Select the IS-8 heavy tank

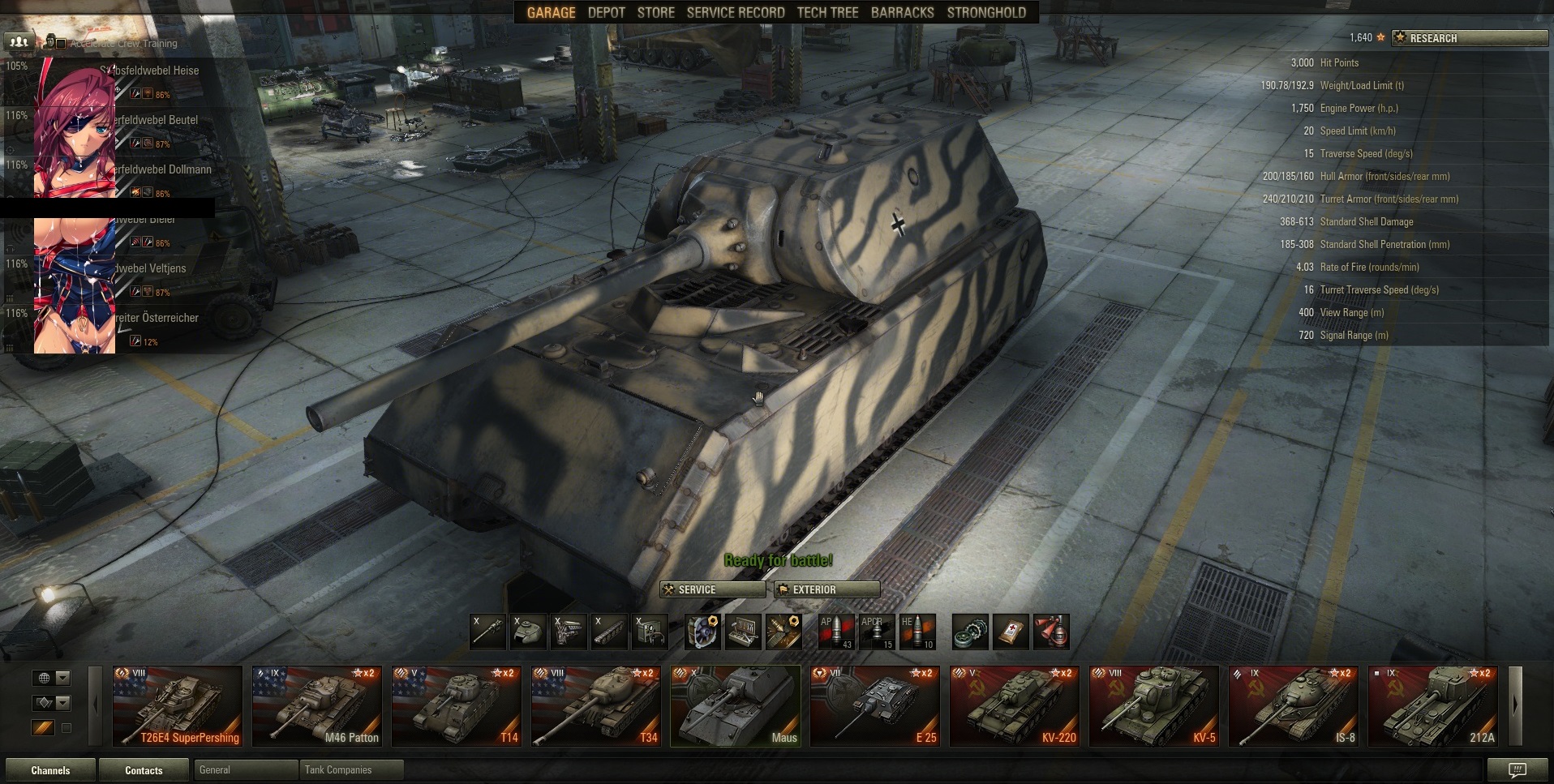pos(1294,705)
